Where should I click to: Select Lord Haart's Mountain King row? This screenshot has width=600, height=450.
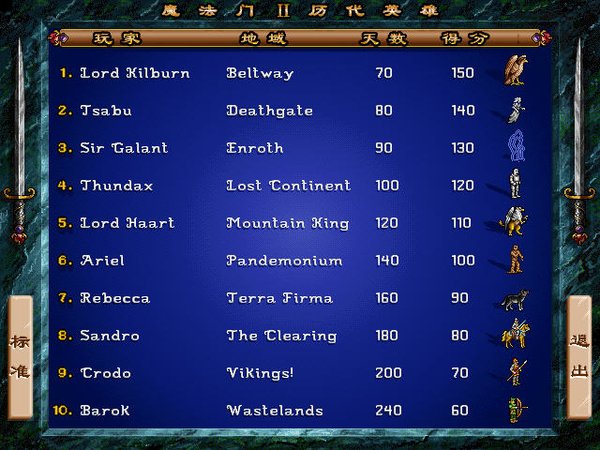click(x=127, y=223)
